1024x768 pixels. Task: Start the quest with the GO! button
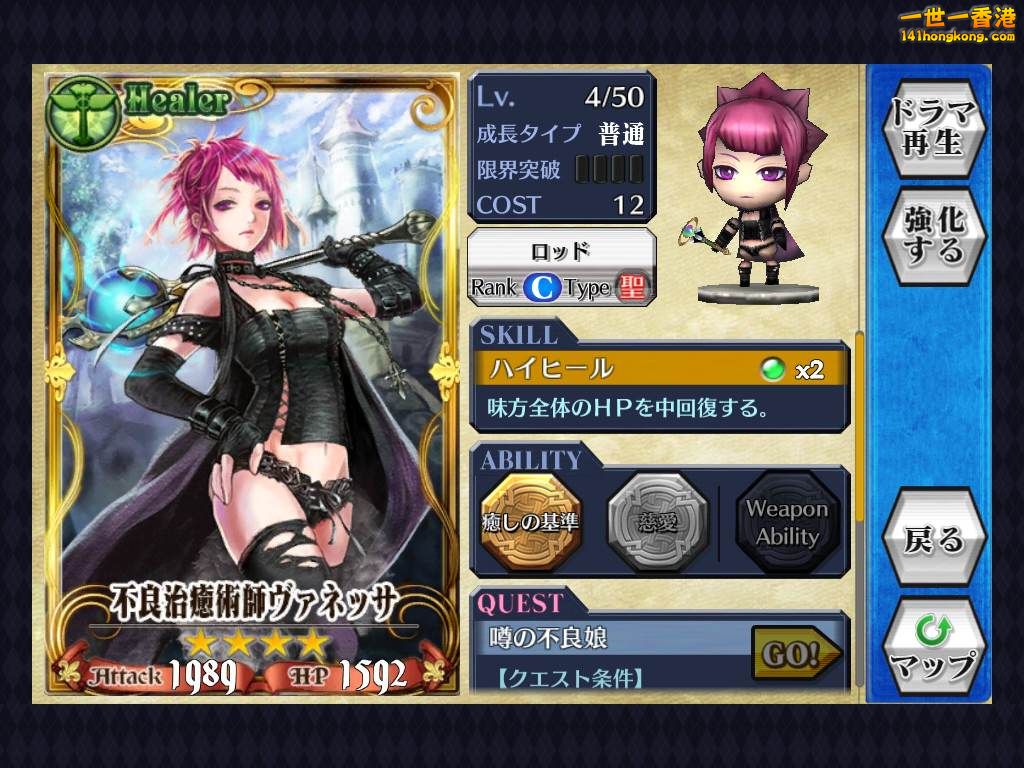pyautogui.click(x=794, y=654)
